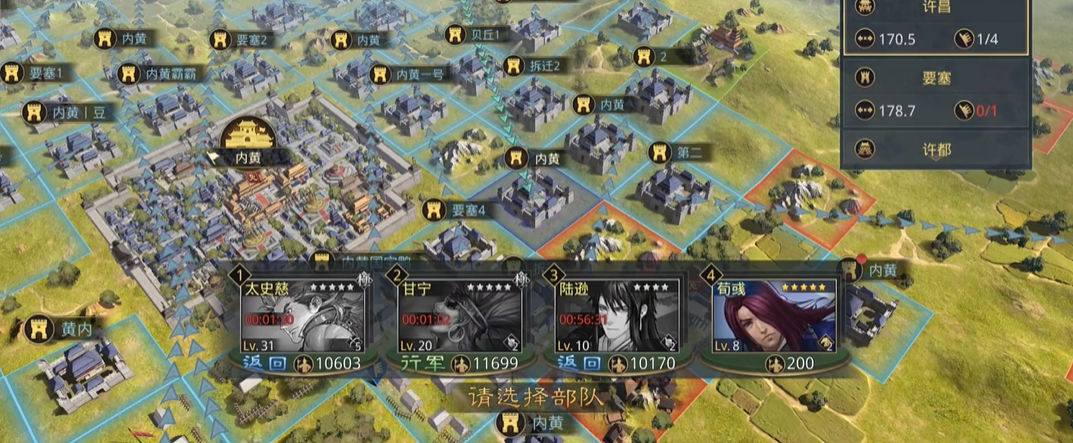
Task: Choose the 甘宁 marching troop card
Action: coord(458,319)
